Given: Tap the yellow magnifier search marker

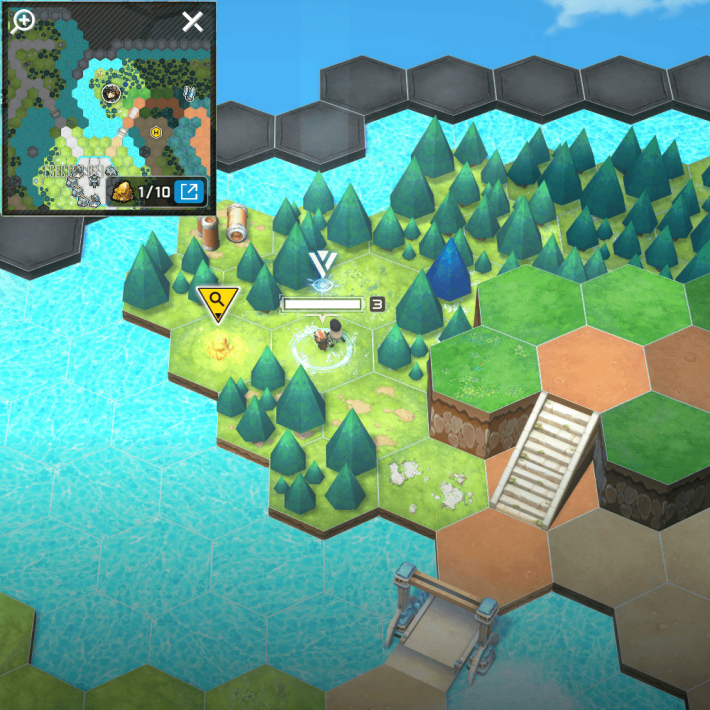Looking at the screenshot, I should pyautogui.click(x=216, y=302).
